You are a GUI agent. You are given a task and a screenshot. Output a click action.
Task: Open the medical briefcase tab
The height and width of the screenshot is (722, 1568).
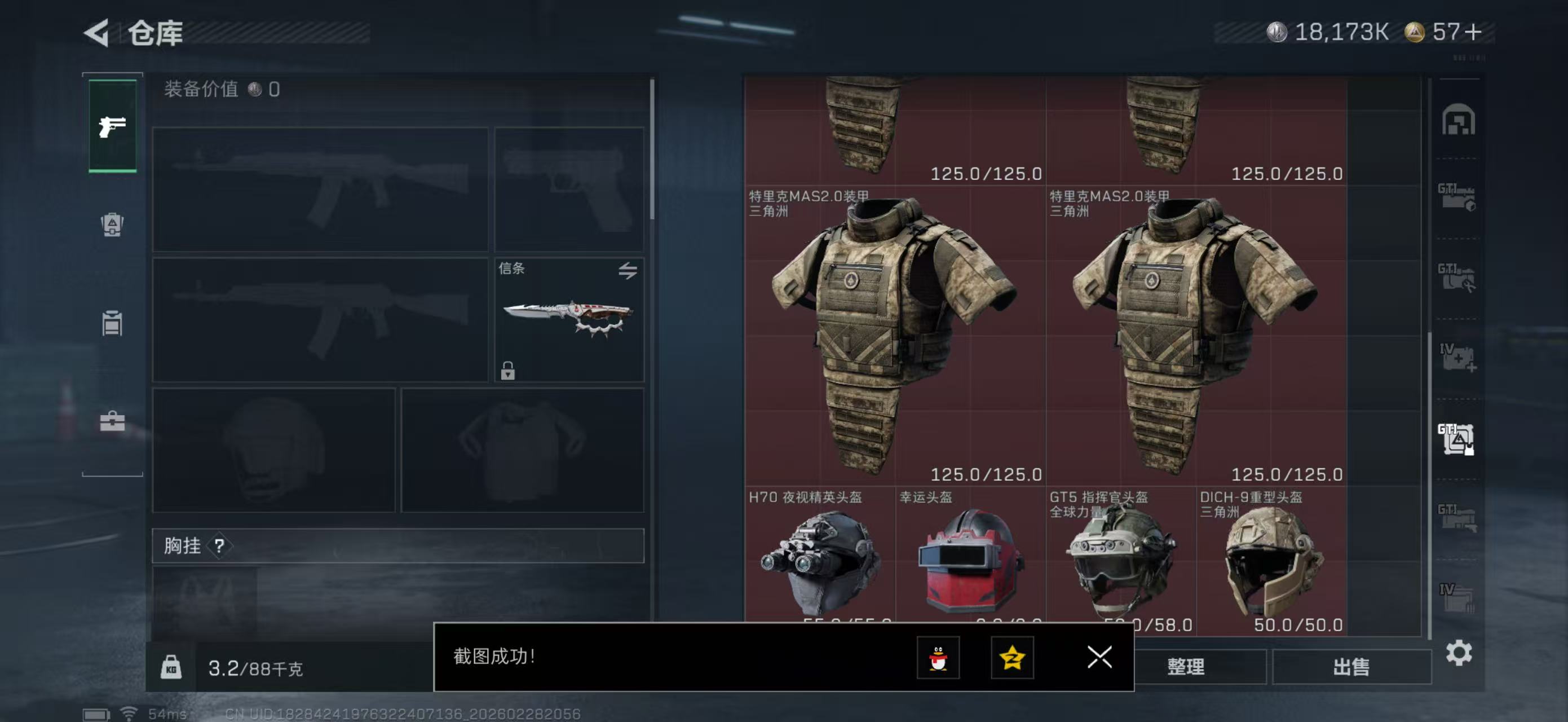point(112,421)
